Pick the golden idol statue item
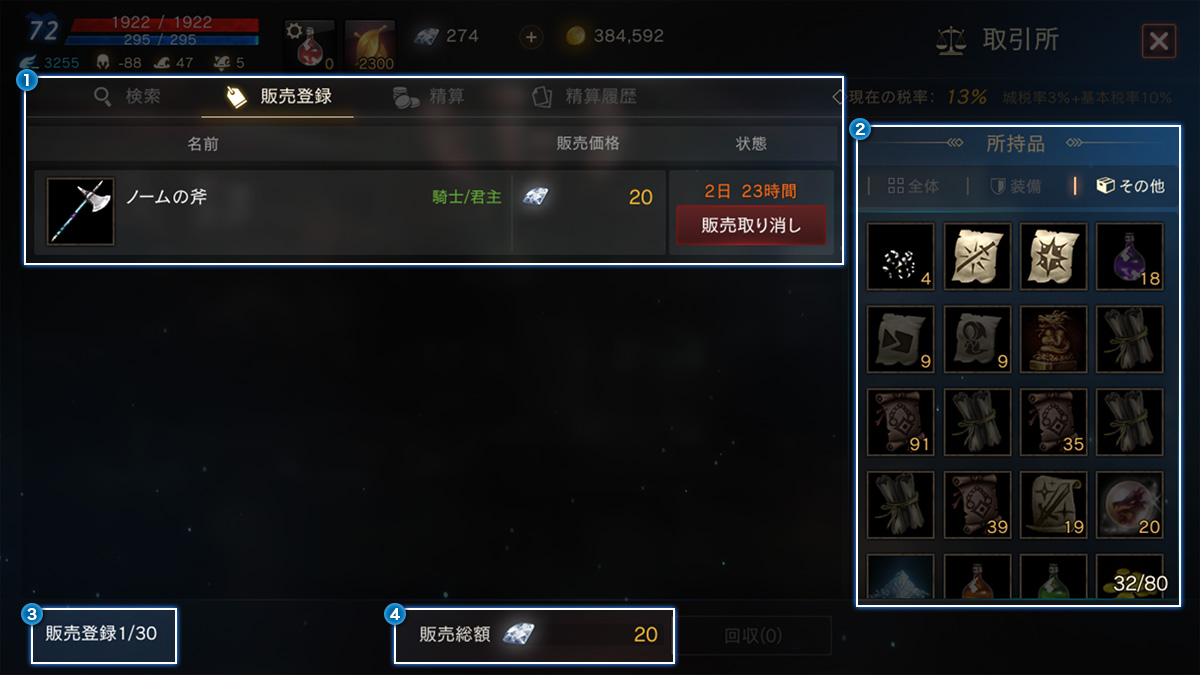This screenshot has height=675, width=1200. 1053,339
